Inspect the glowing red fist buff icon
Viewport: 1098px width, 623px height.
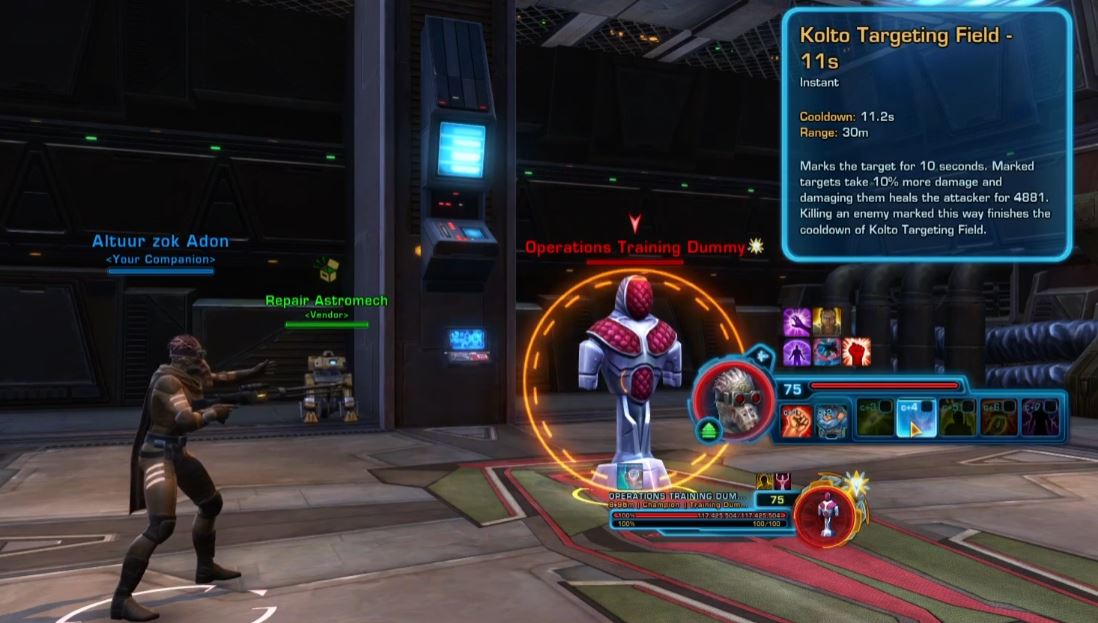click(x=856, y=352)
